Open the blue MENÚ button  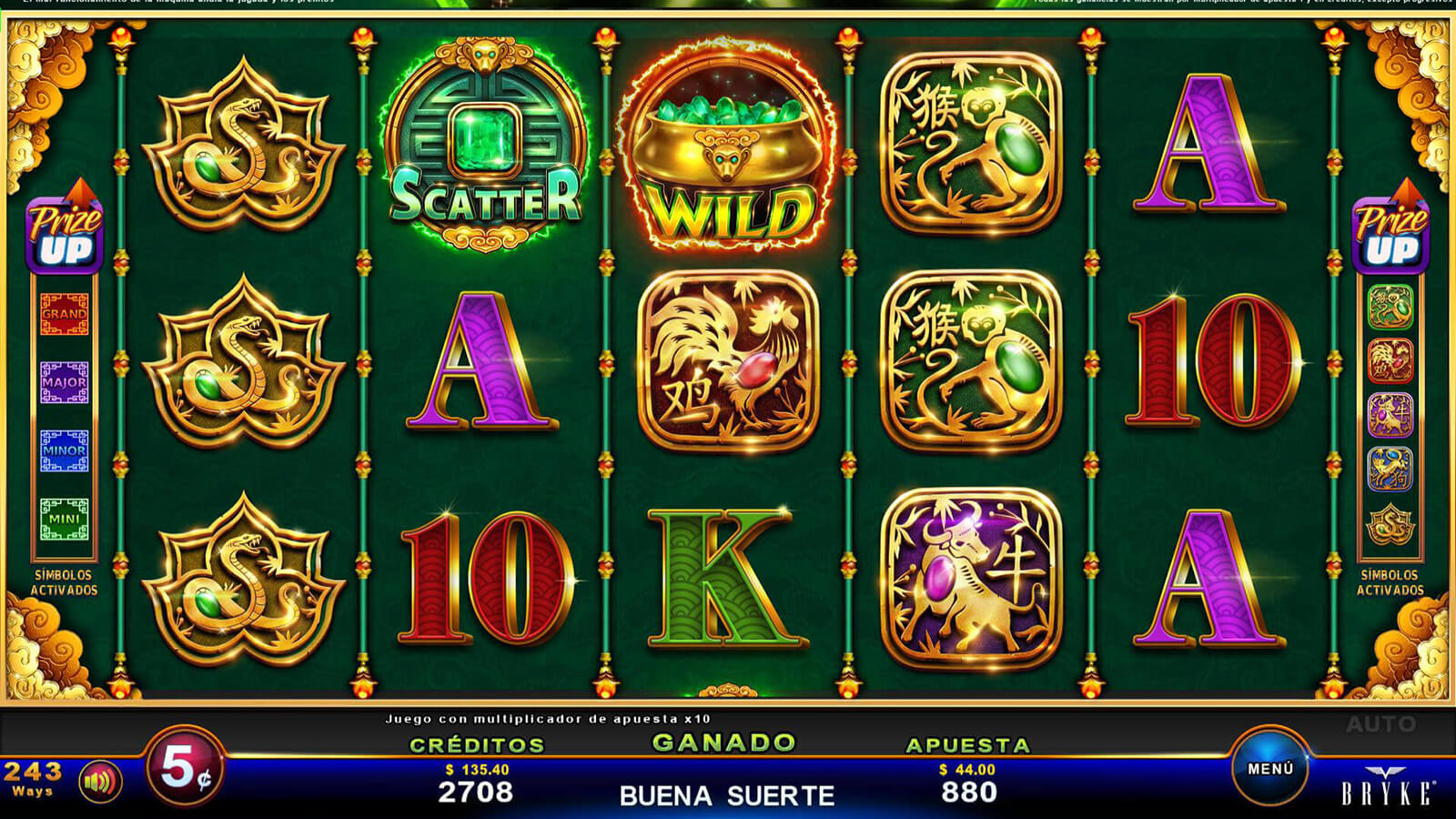1270,769
